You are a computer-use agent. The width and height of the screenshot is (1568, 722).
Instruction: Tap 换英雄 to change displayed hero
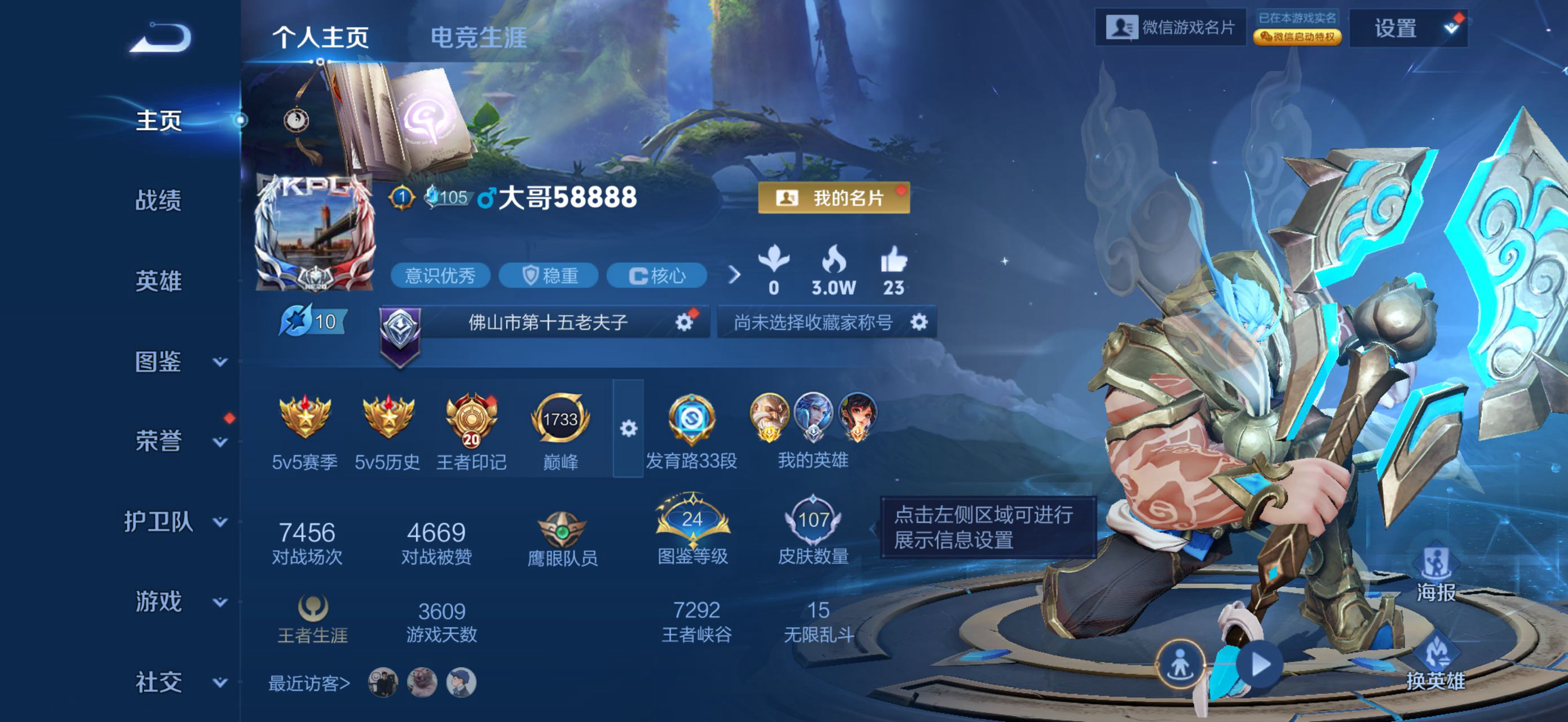pos(1436,663)
